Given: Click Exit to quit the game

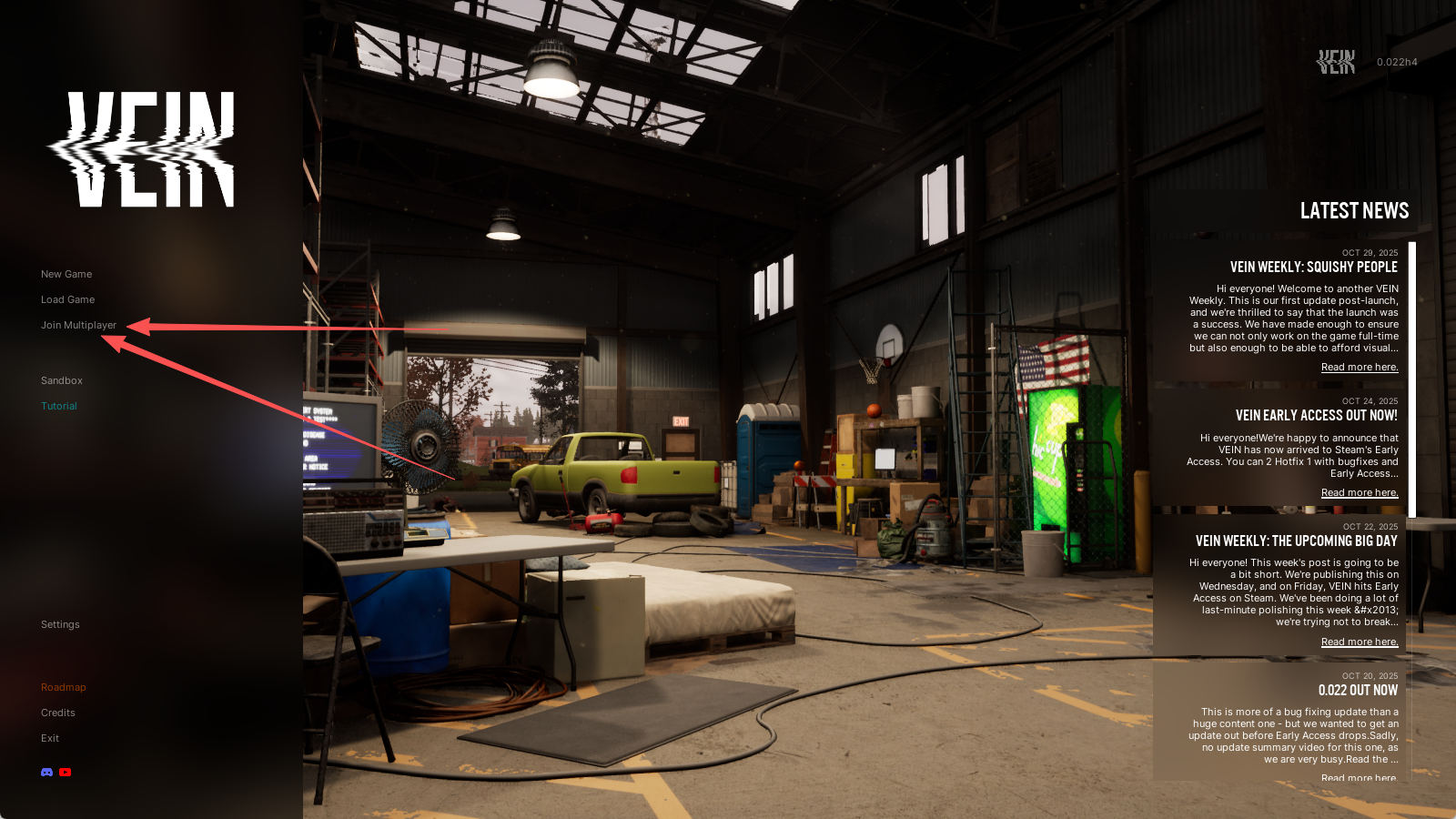Looking at the screenshot, I should tap(50, 738).
